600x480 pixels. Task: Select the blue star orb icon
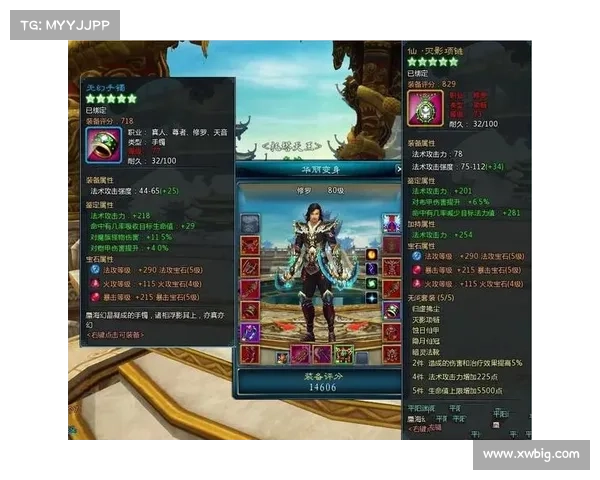pos(370,298)
